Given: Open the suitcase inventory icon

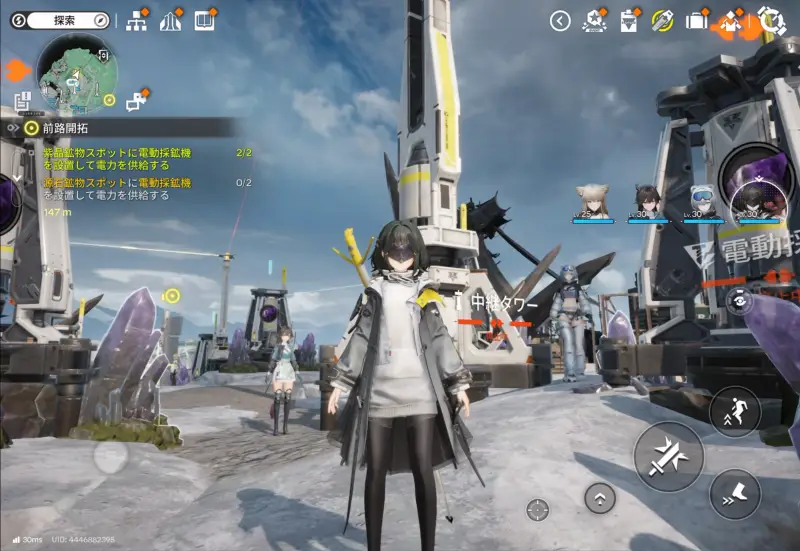Looking at the screenshot, I should click(x=696, y=20).
